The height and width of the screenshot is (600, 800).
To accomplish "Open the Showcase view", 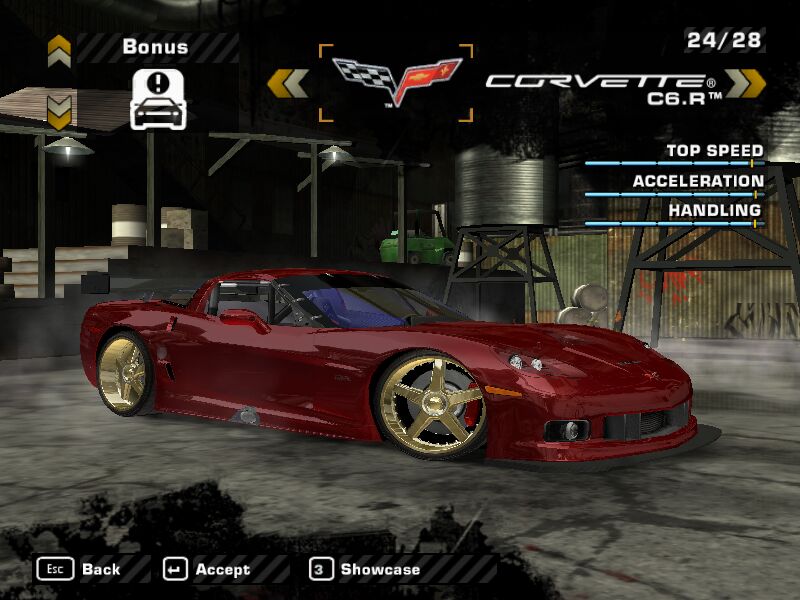I will tap(365, 569).
